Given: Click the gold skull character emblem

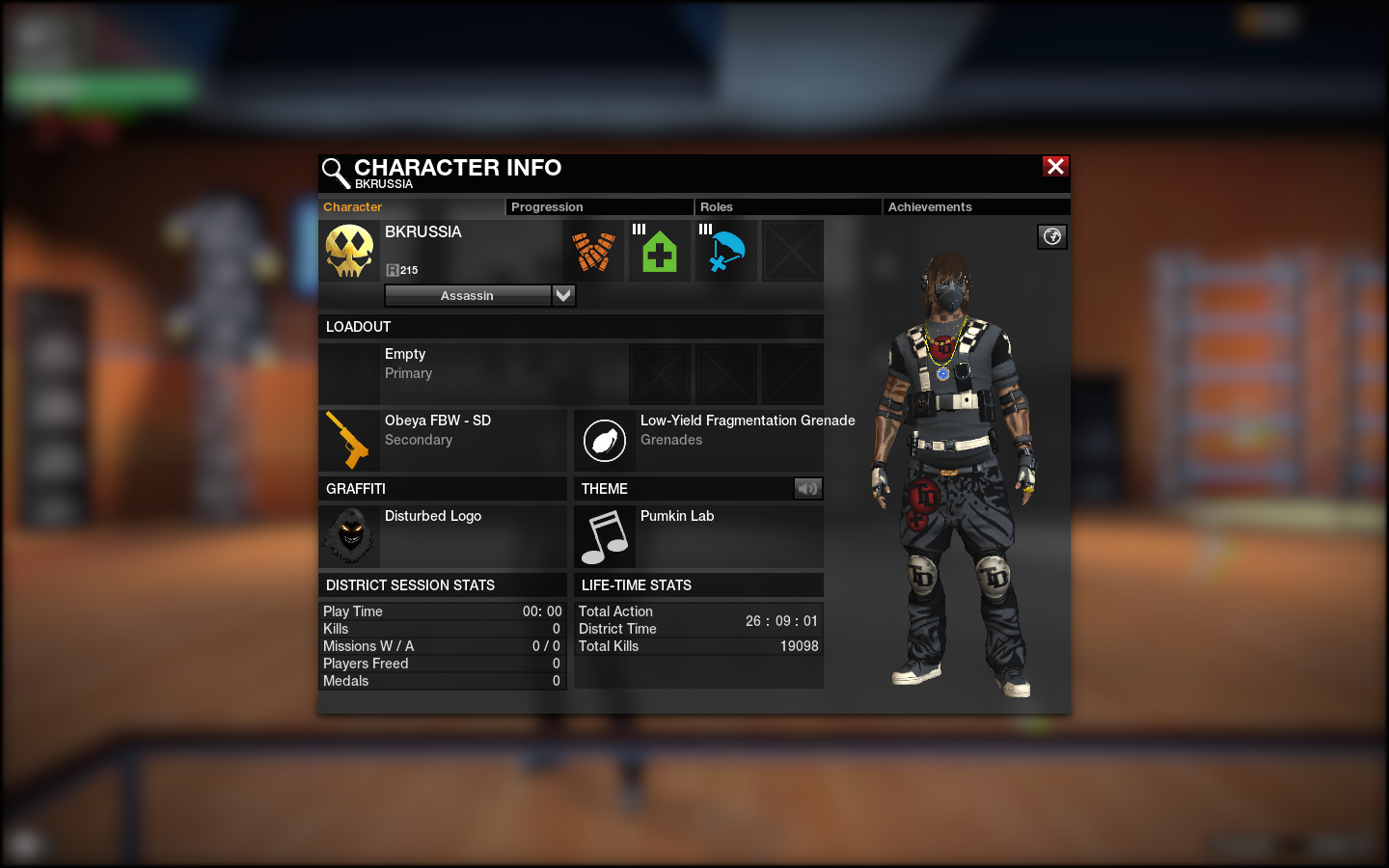Looking at the screenshot, I should (349, 251).
